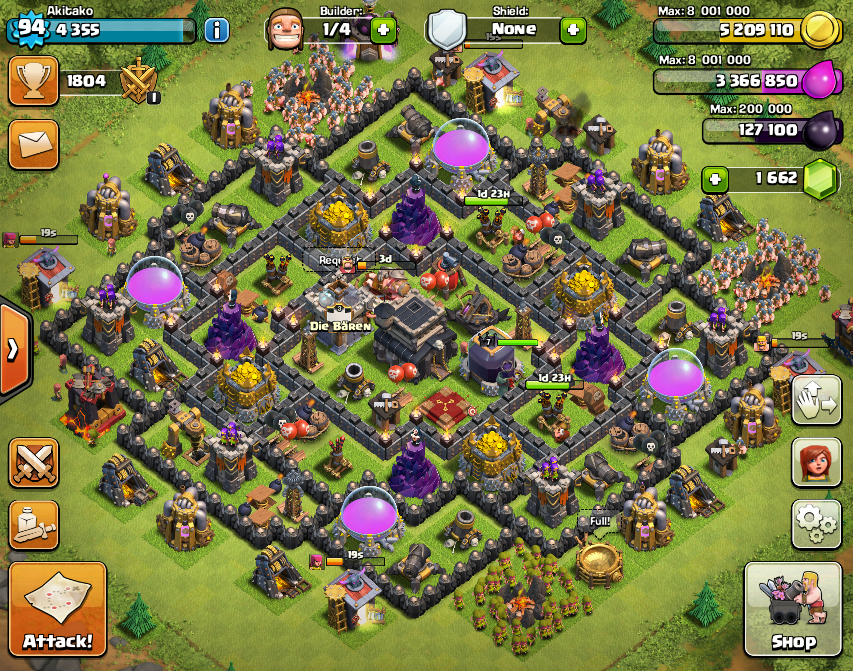Add a builder with the plus button
The width and height of the screenshot is (853, 671).
383,29
